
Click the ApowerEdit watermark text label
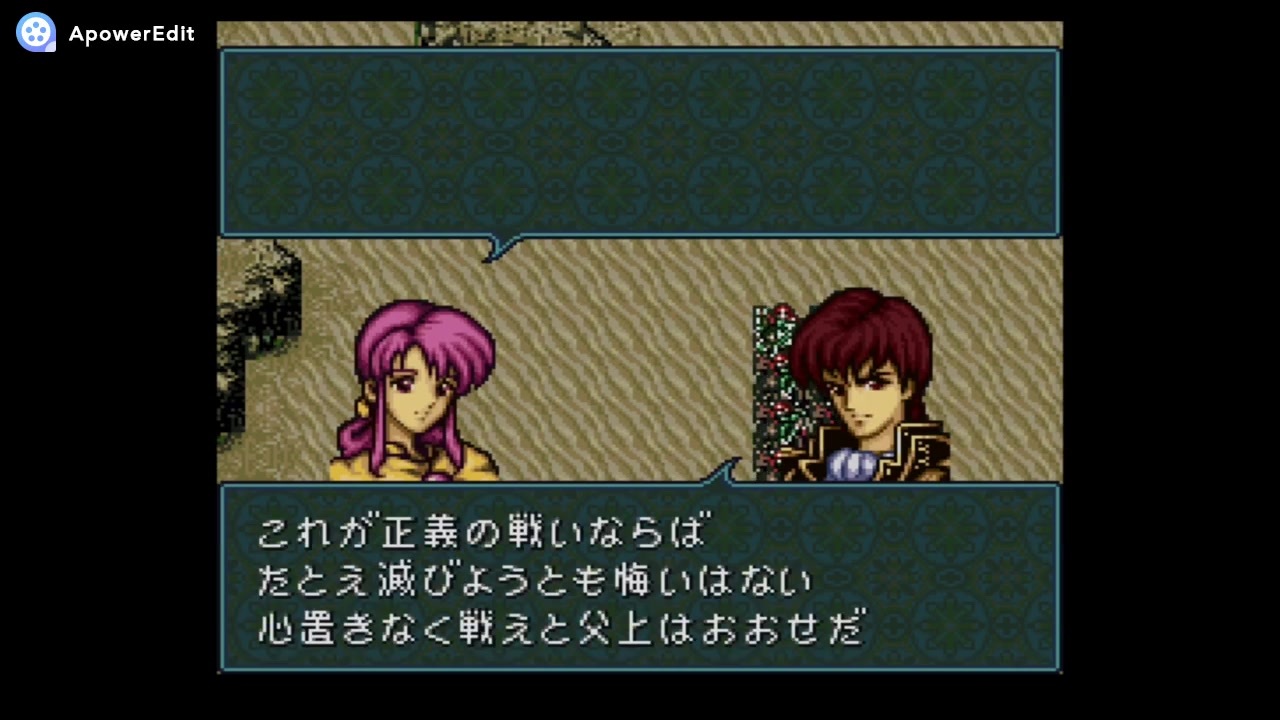tap(131, 33)
